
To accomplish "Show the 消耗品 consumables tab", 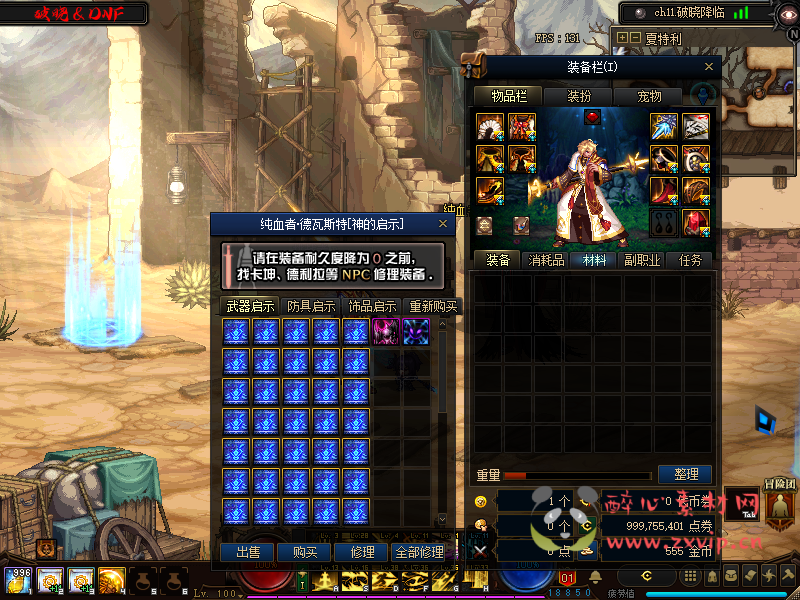I will [547, 260].
